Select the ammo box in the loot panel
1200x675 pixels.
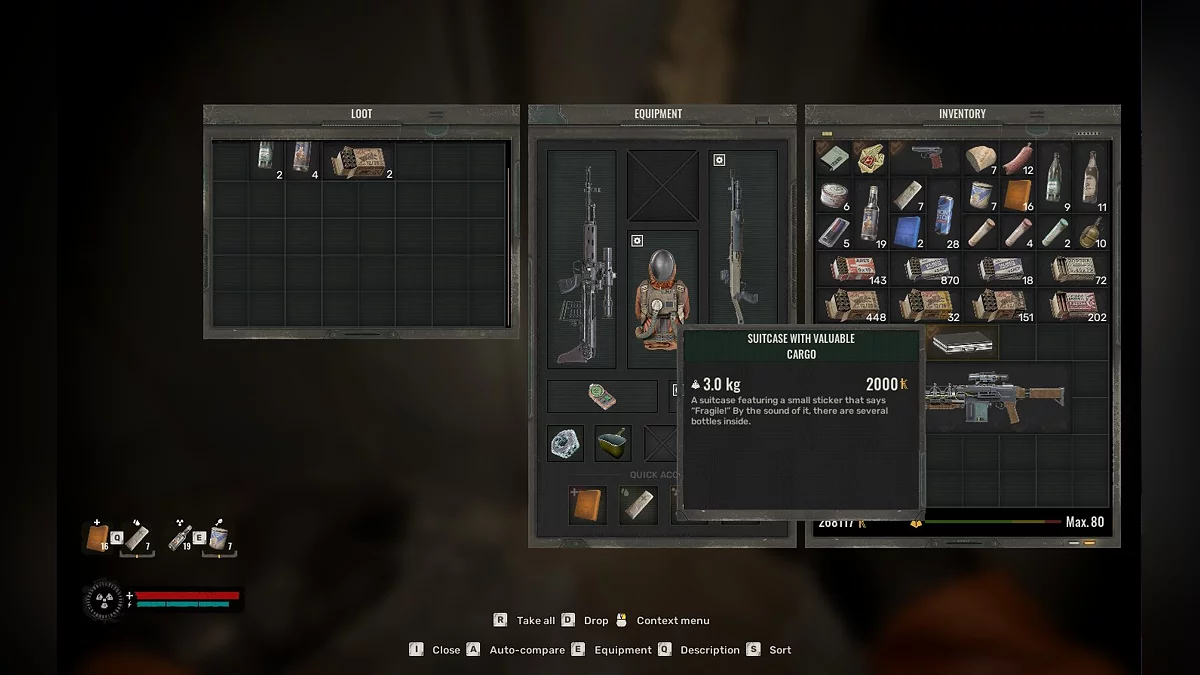pyautogui.click(x=357, y=161)
